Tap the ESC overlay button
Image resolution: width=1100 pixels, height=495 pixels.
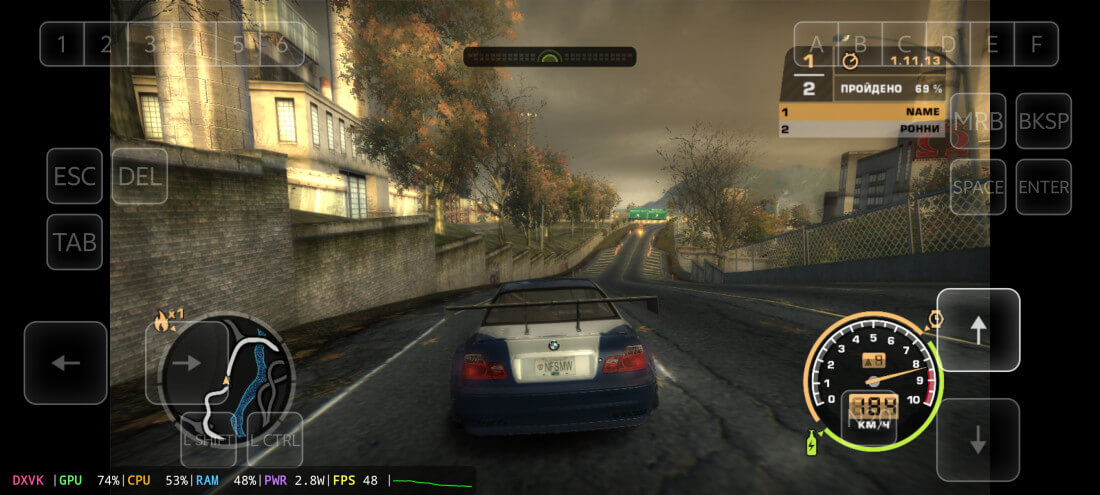pyautogui.click(x=75, y=176)
